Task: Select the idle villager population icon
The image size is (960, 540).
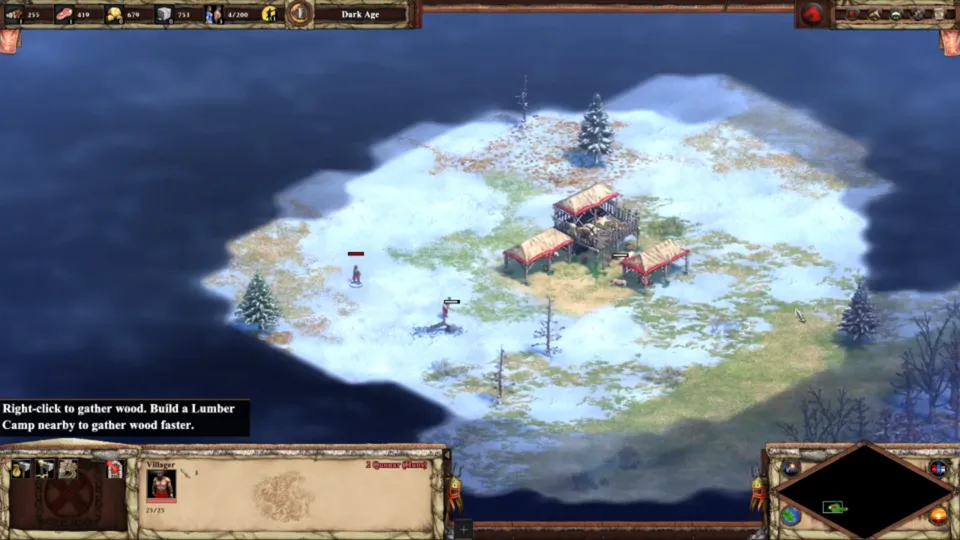Action: pos(269,14)
